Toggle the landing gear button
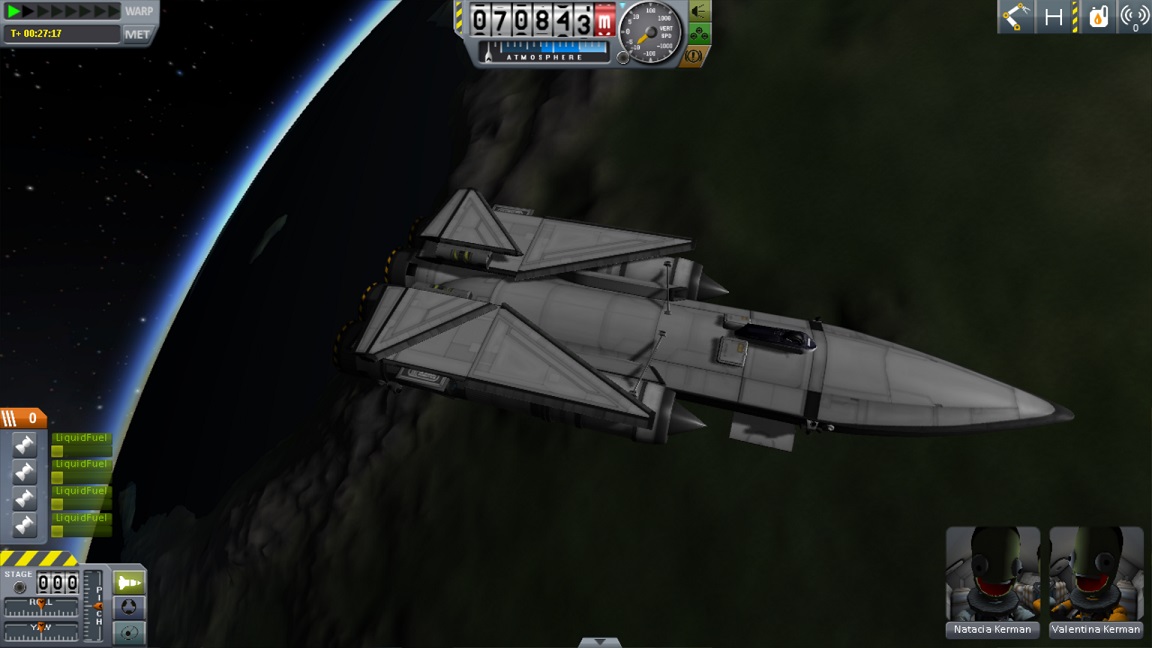 [699, 35]
